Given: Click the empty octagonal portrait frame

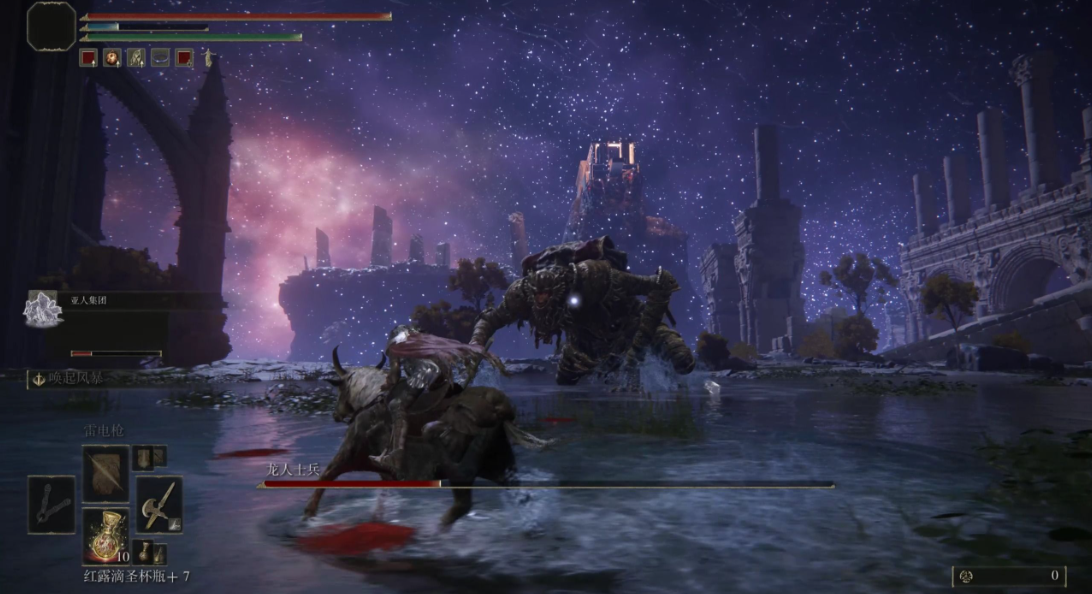Looking at the screenshot, I should [x=51, y=26].
